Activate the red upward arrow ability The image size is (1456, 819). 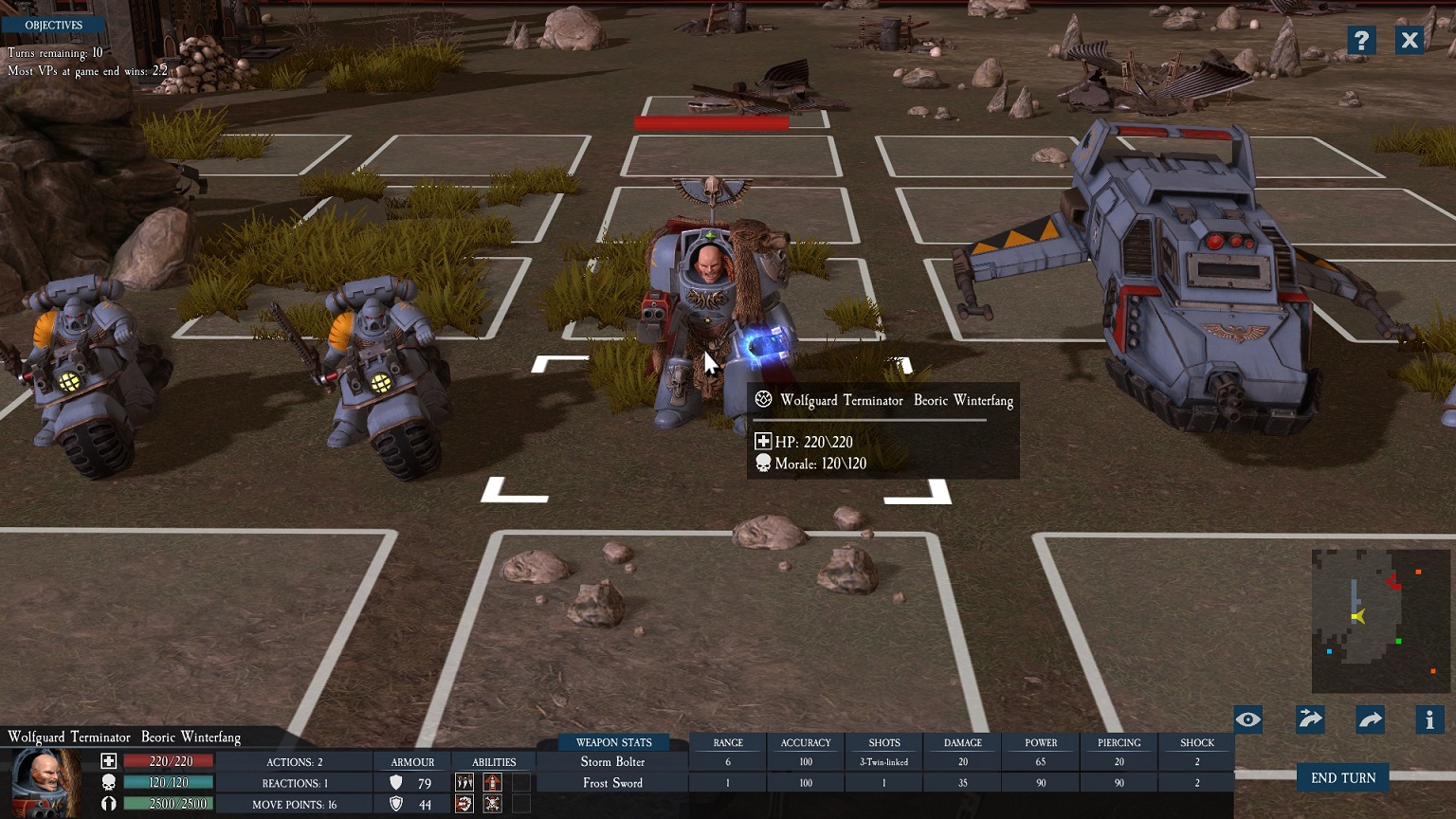click(493, 782)
